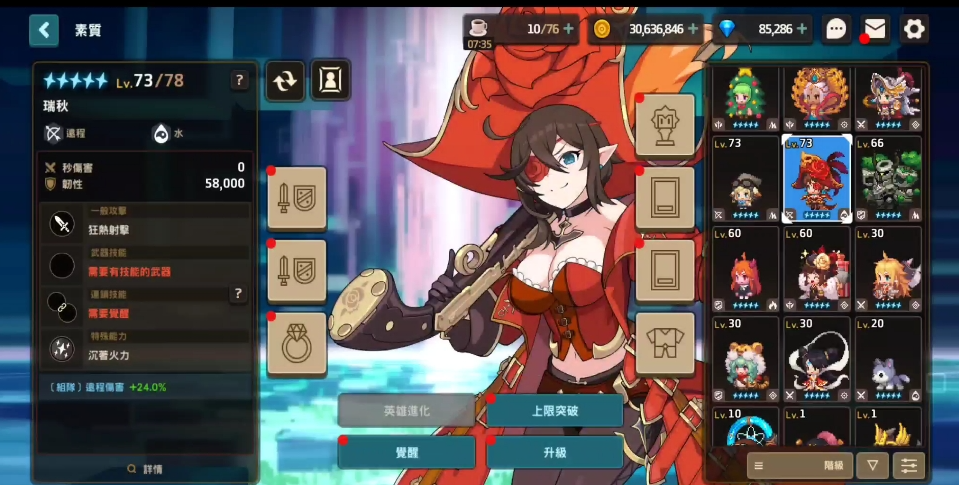This screenshot has height=485, width=959.
Task: Open the costume shirt slot
Action: 665,343
